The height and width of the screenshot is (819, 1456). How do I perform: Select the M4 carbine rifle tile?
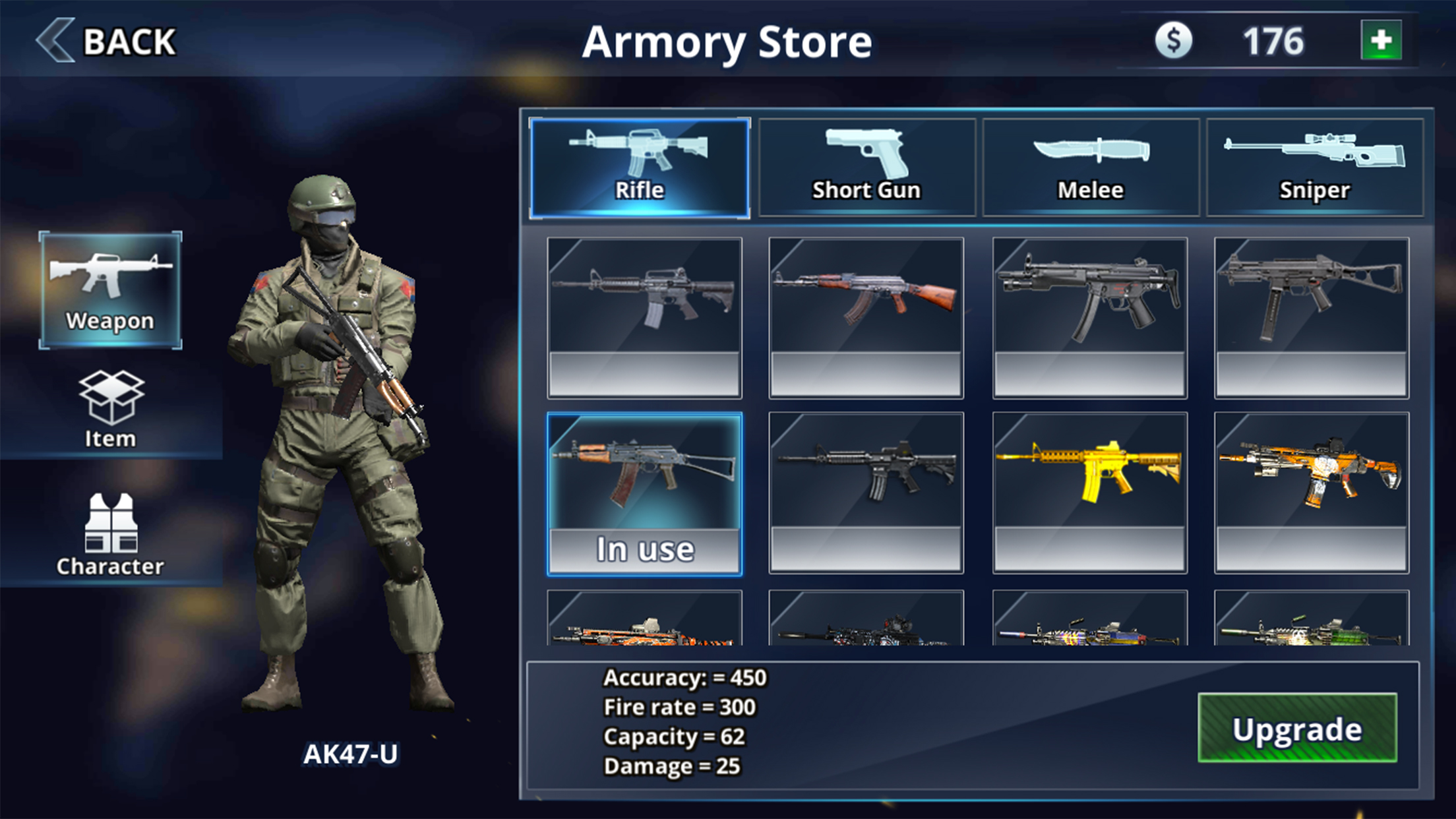click(644, 317)
